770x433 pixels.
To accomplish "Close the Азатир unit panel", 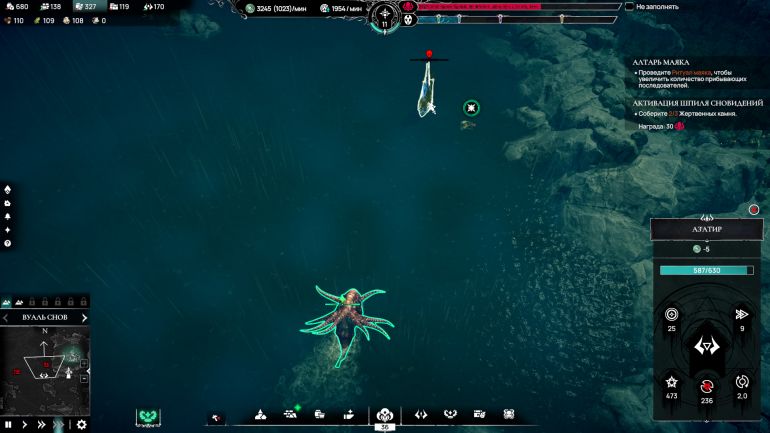I will coord(754,210).
